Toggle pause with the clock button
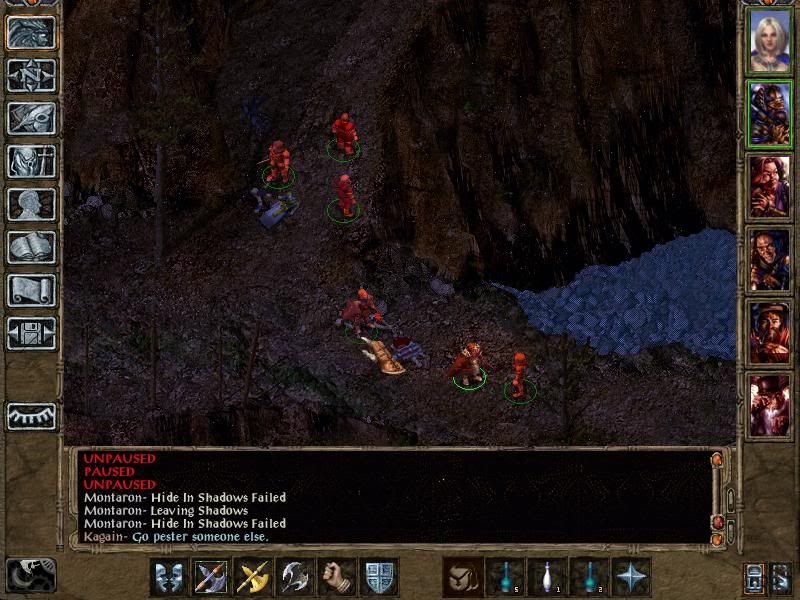 click(30, 575)
